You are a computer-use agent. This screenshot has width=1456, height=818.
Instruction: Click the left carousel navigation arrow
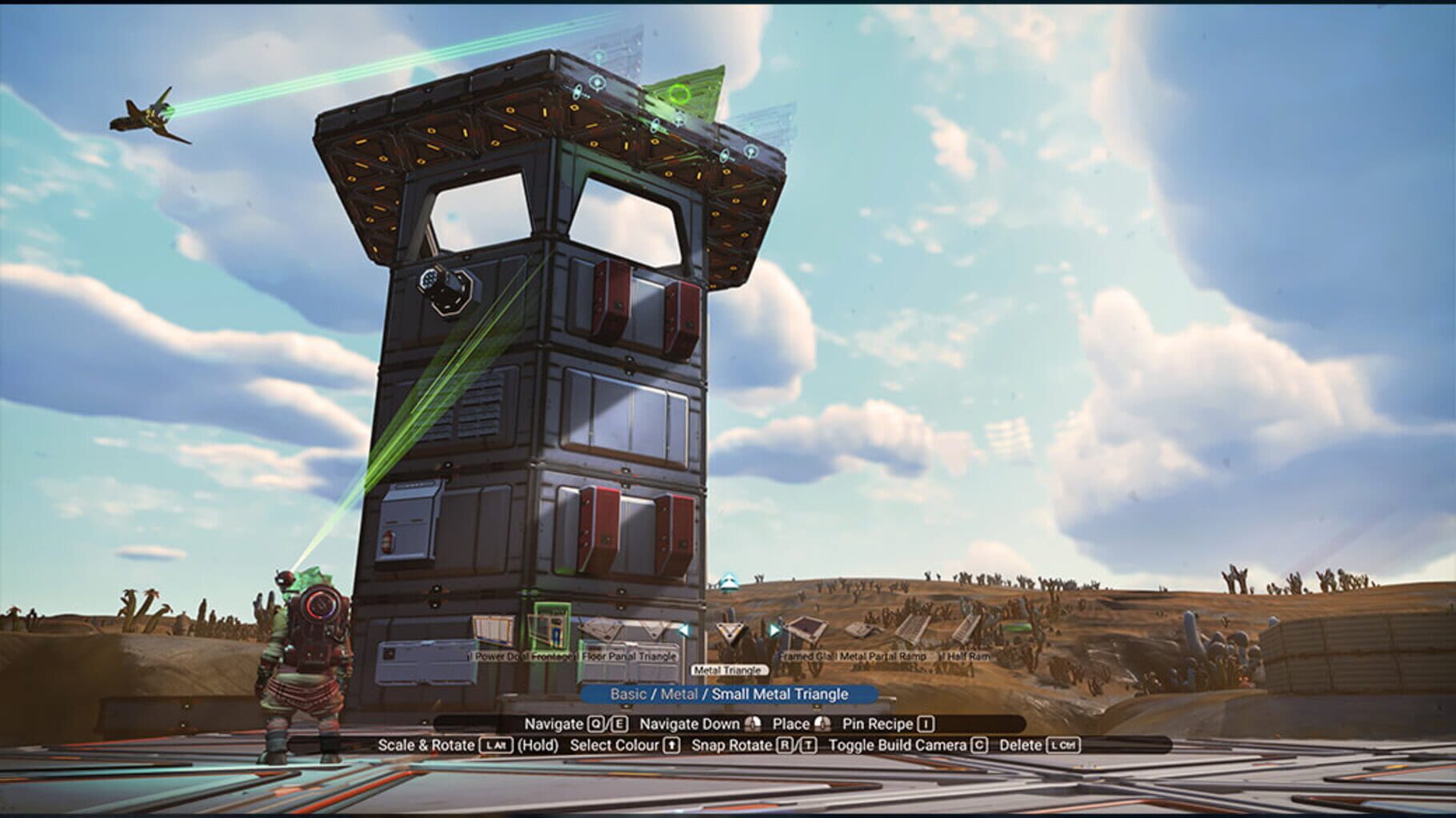[x=683, y=629]
